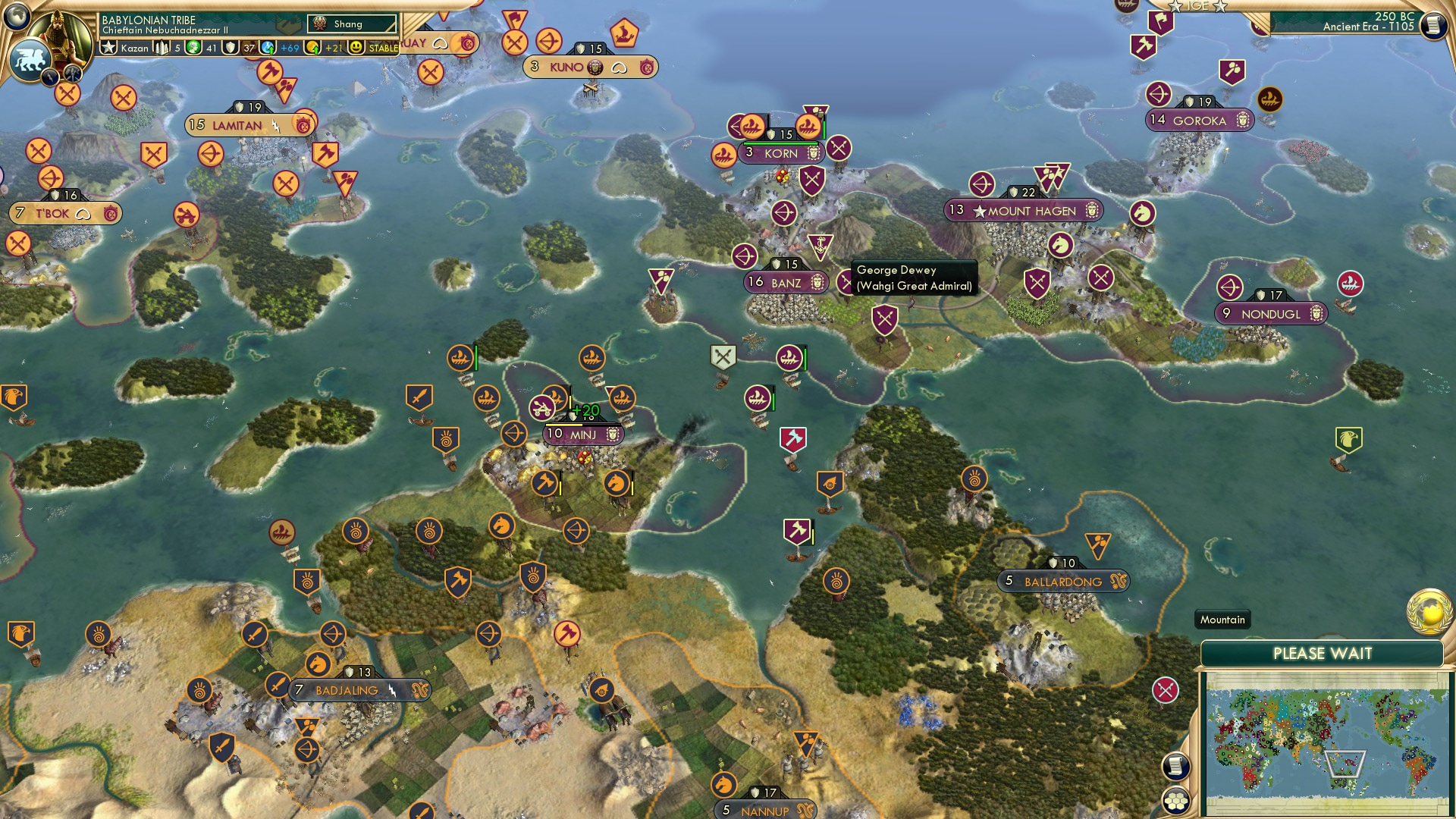This screenshot has width=1456, height=819.
Task: Open the notification log scroll icon
Action: click(1175, 766)
